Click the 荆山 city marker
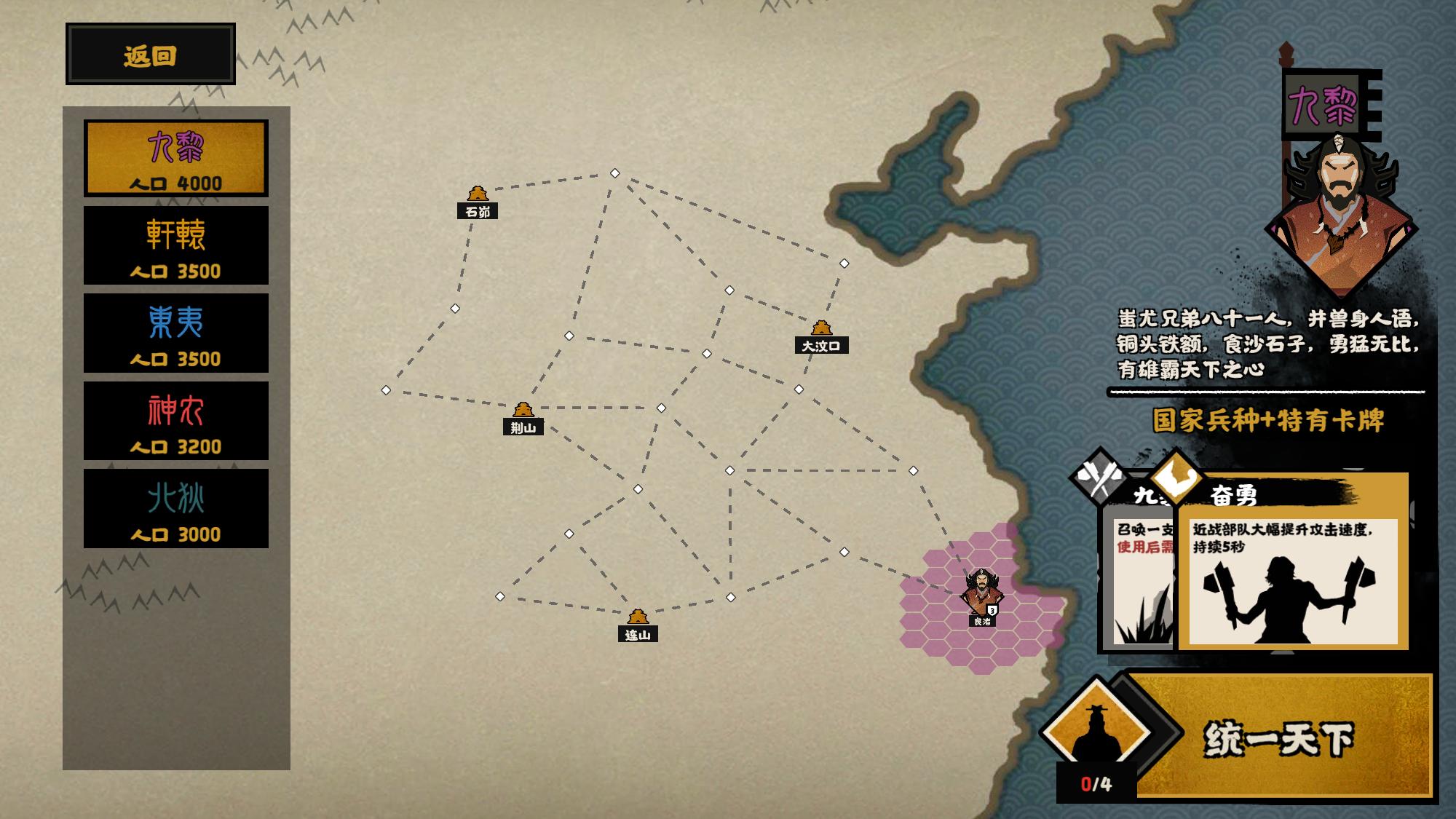Image resolution: width=1456 pixels, height=819 pixels. point(523,418)
